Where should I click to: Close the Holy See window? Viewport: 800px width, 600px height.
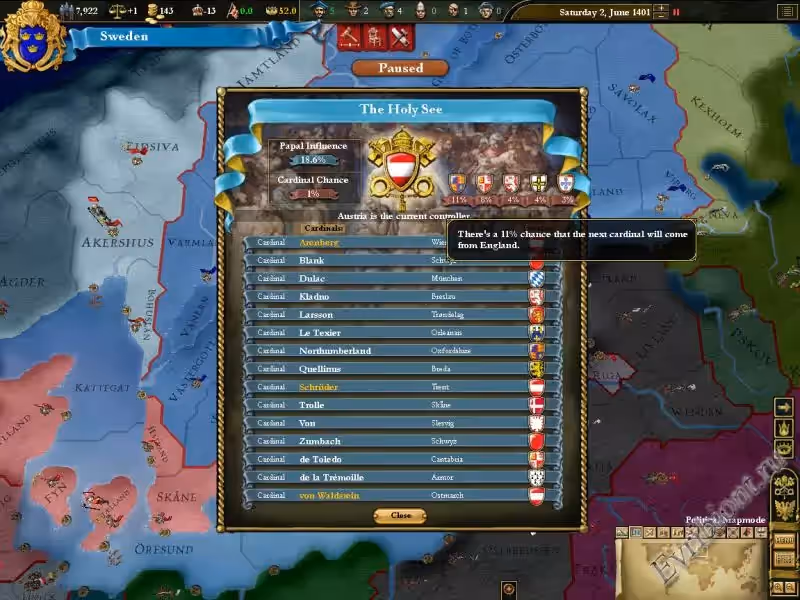pyautogui.click(x=400, y=515)
